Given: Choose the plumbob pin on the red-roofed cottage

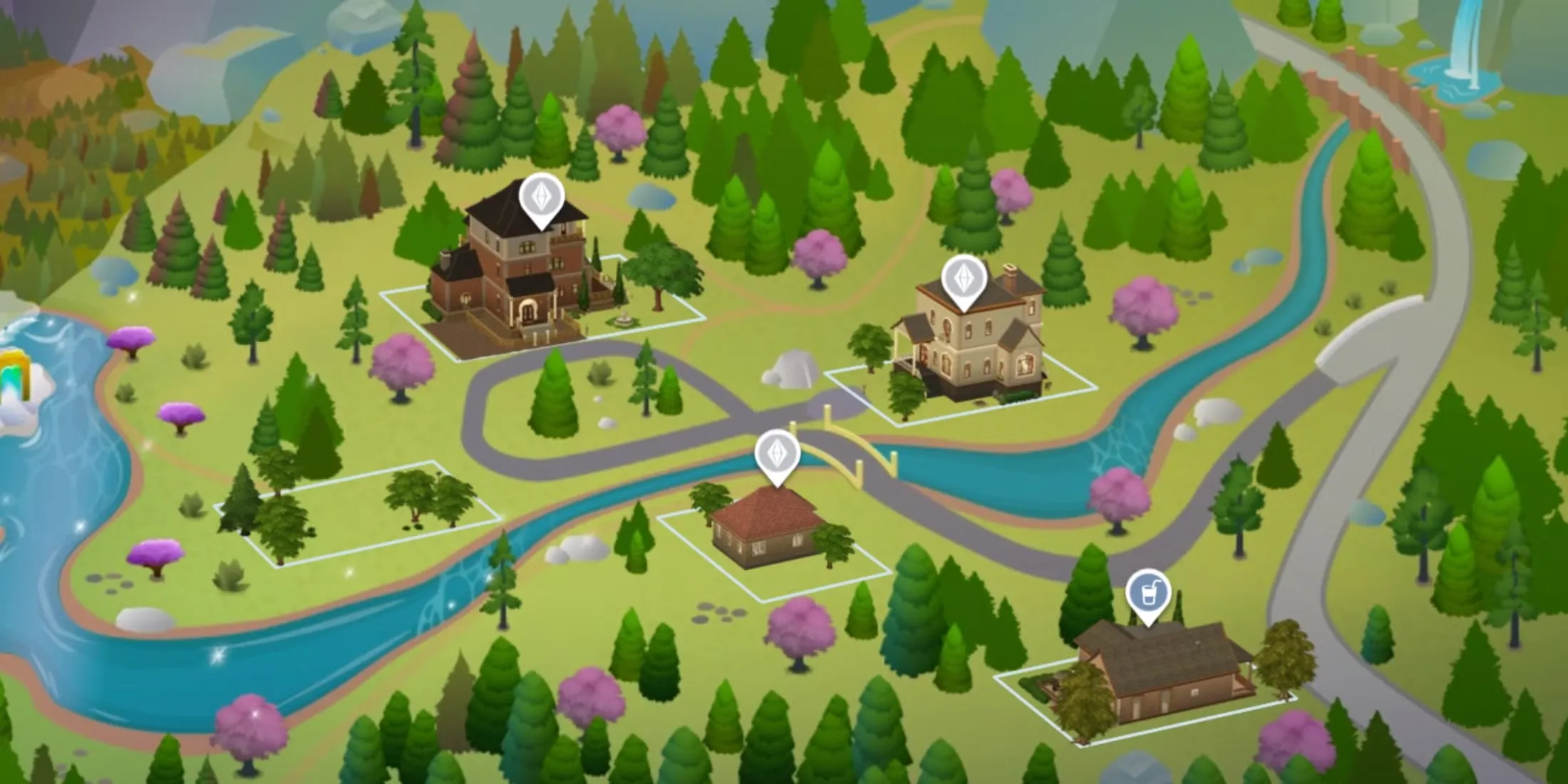Looking at the screenshot, I should (x=778, y=454).
